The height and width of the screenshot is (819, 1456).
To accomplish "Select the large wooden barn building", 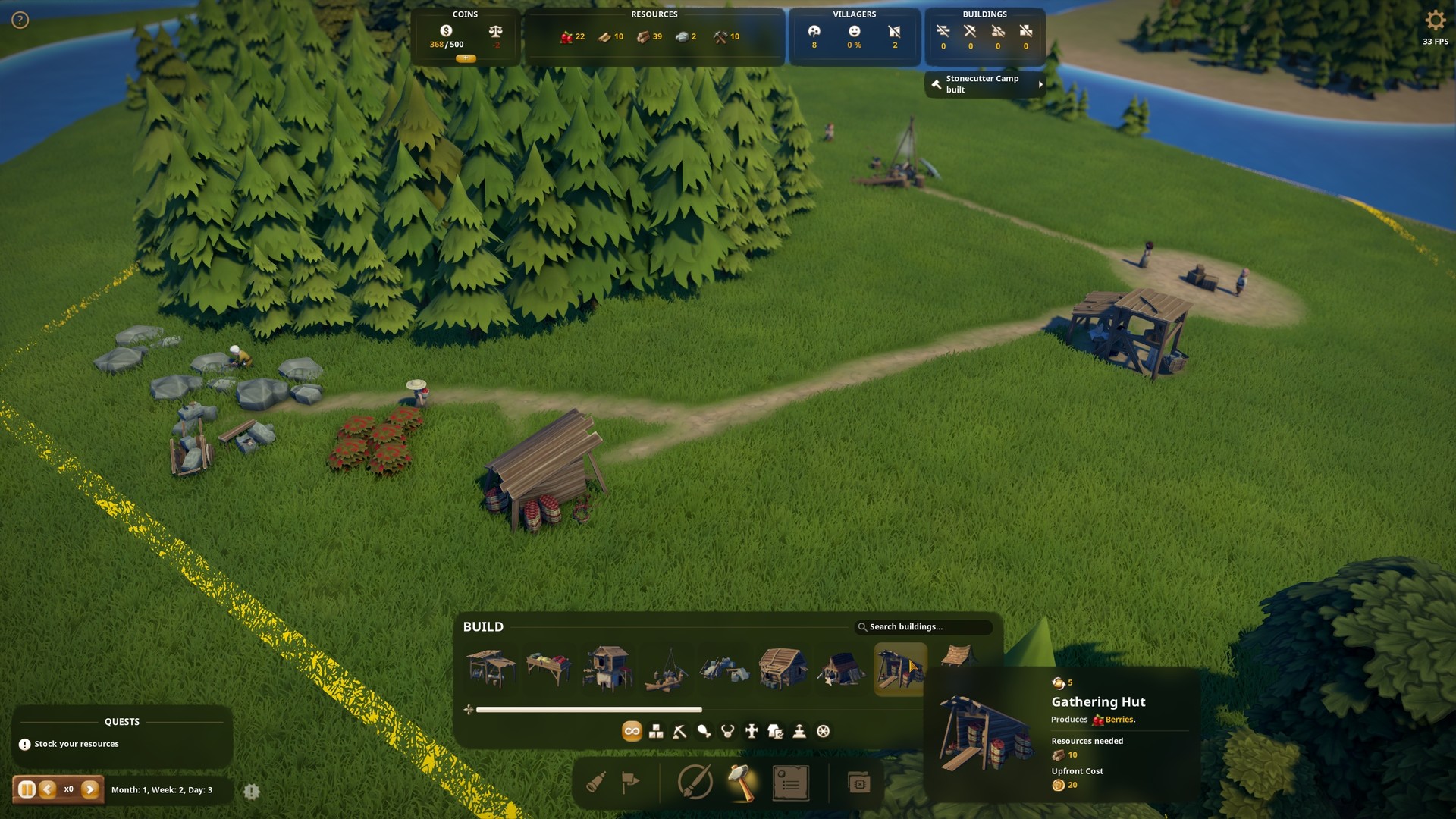I will [x=782, y=669].
